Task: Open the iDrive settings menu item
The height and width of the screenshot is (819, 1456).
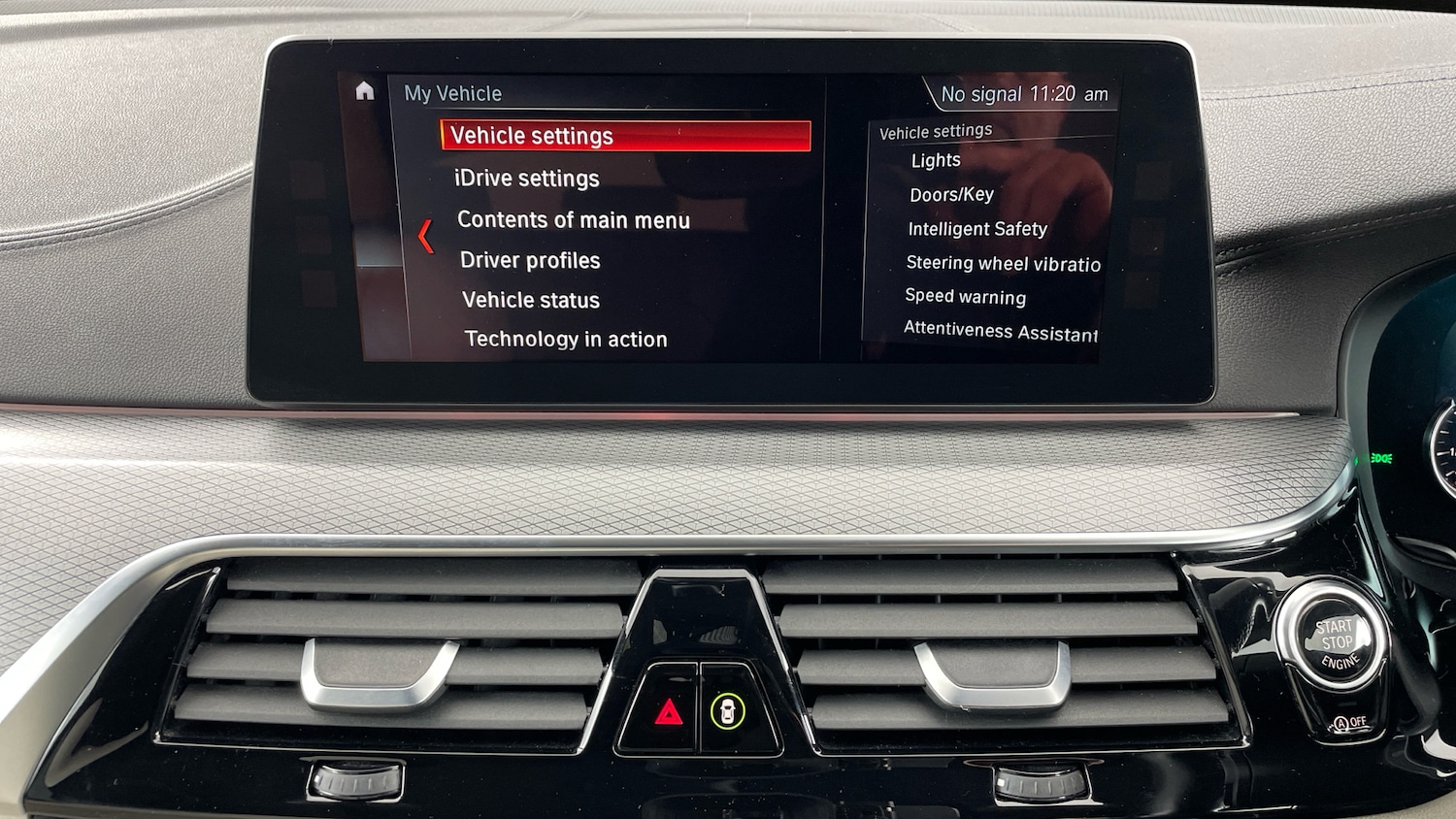Action: (527, 178)
